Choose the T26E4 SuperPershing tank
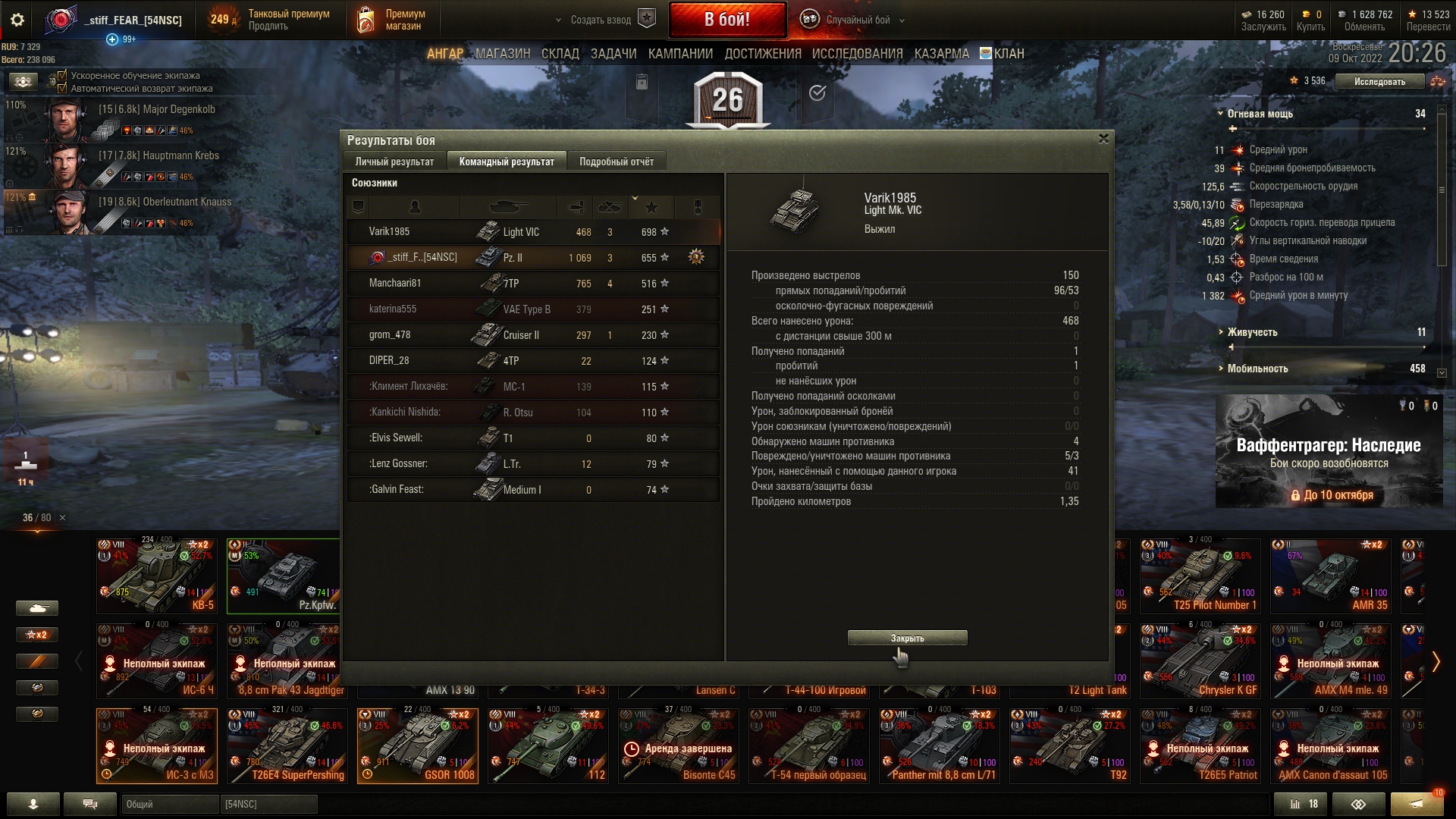The width and height of the screenshot is (1456, 819). click(x=287, y=746)
